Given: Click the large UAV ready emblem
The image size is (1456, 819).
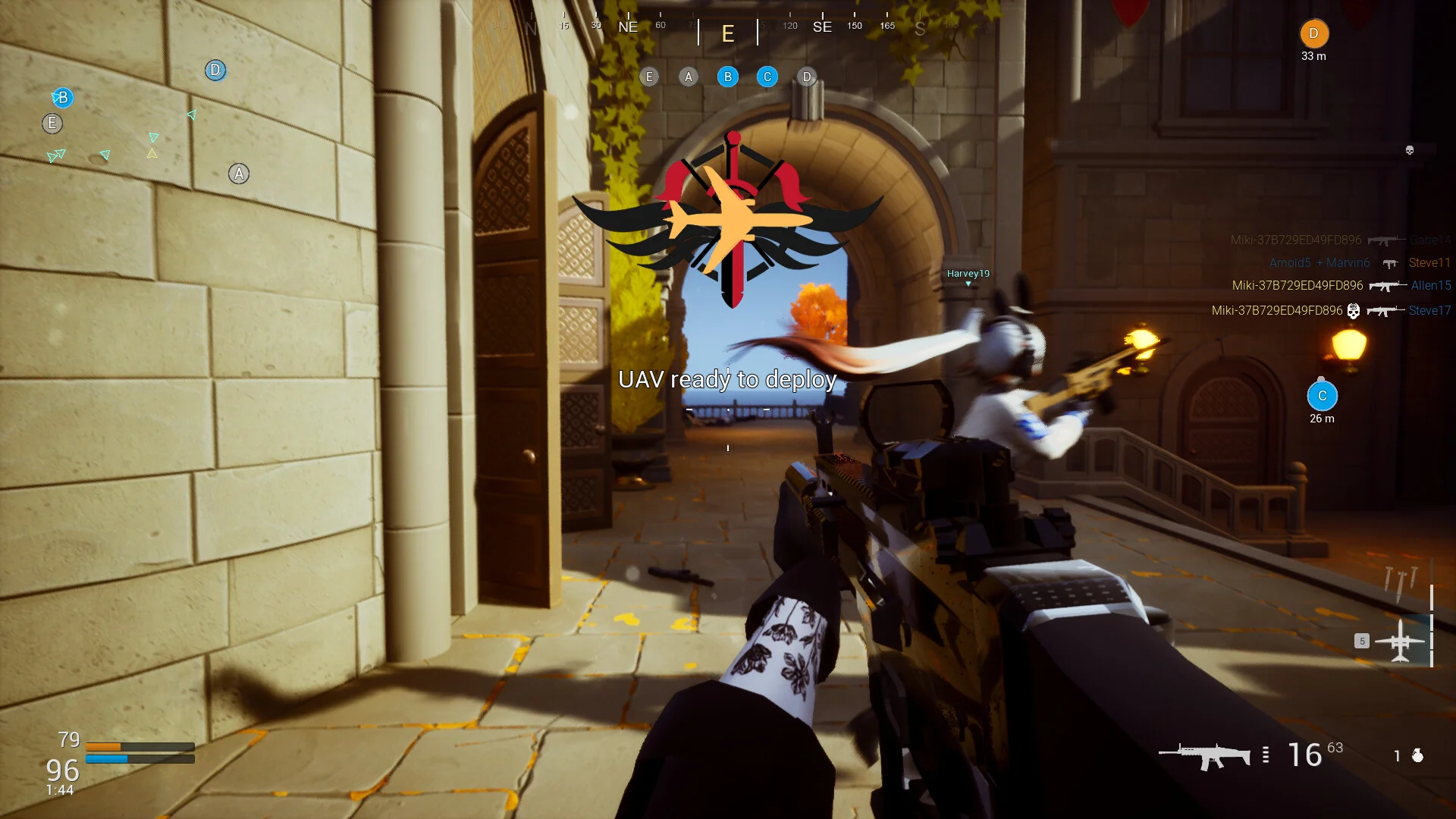Looking at the screenshot, I should click(x=728, y=220).
